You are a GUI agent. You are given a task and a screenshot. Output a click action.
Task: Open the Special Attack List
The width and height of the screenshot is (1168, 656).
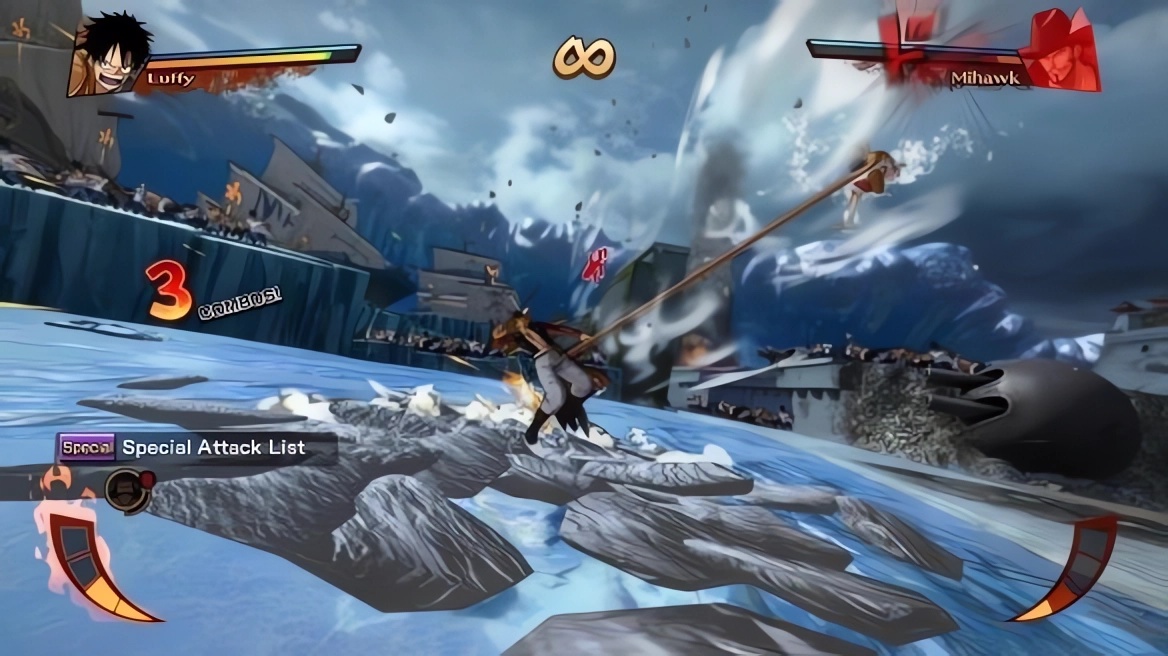point(195,448)
